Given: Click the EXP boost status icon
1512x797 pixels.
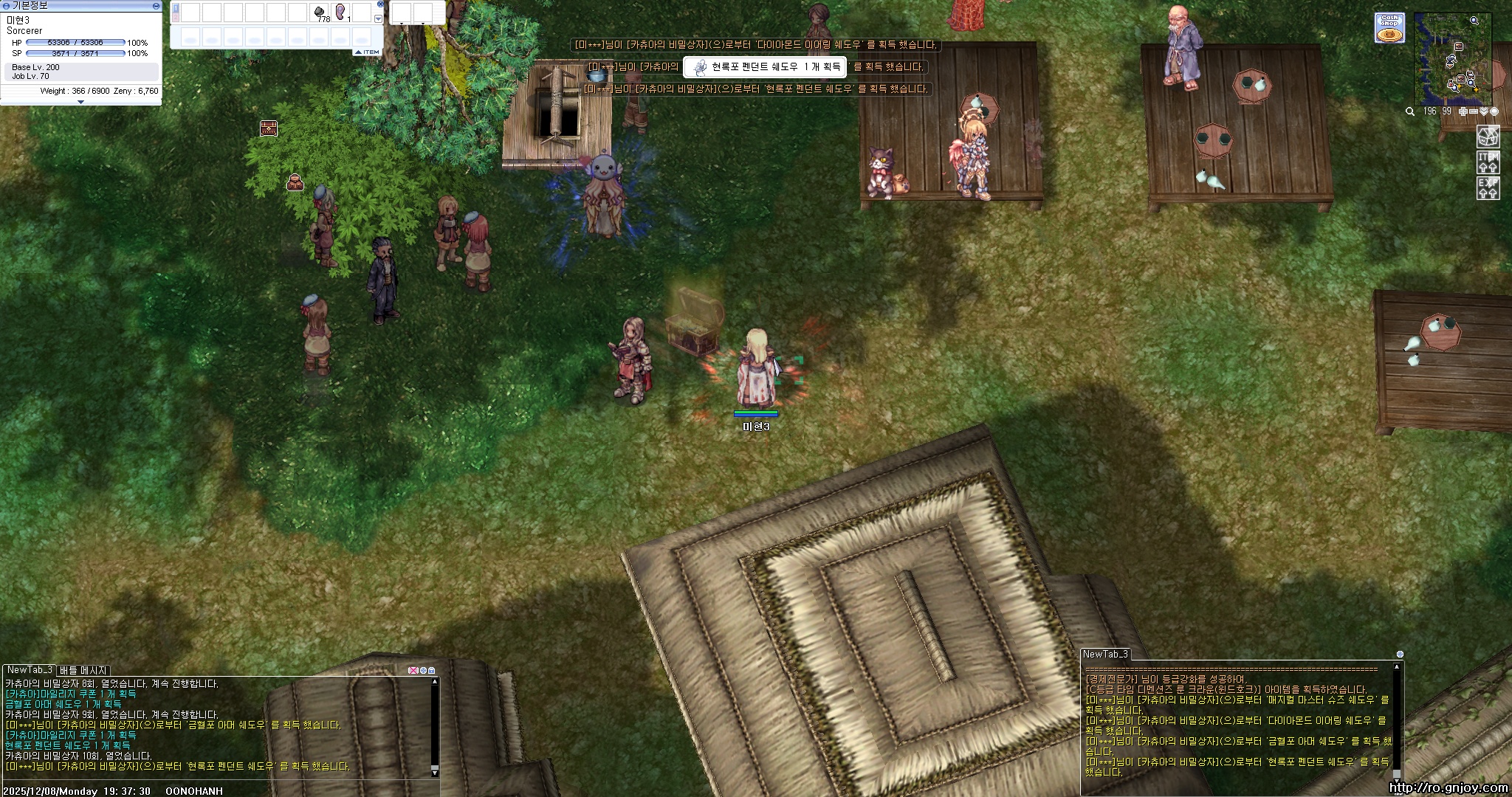Looking at the screenshot, I should pos(1488,187).
